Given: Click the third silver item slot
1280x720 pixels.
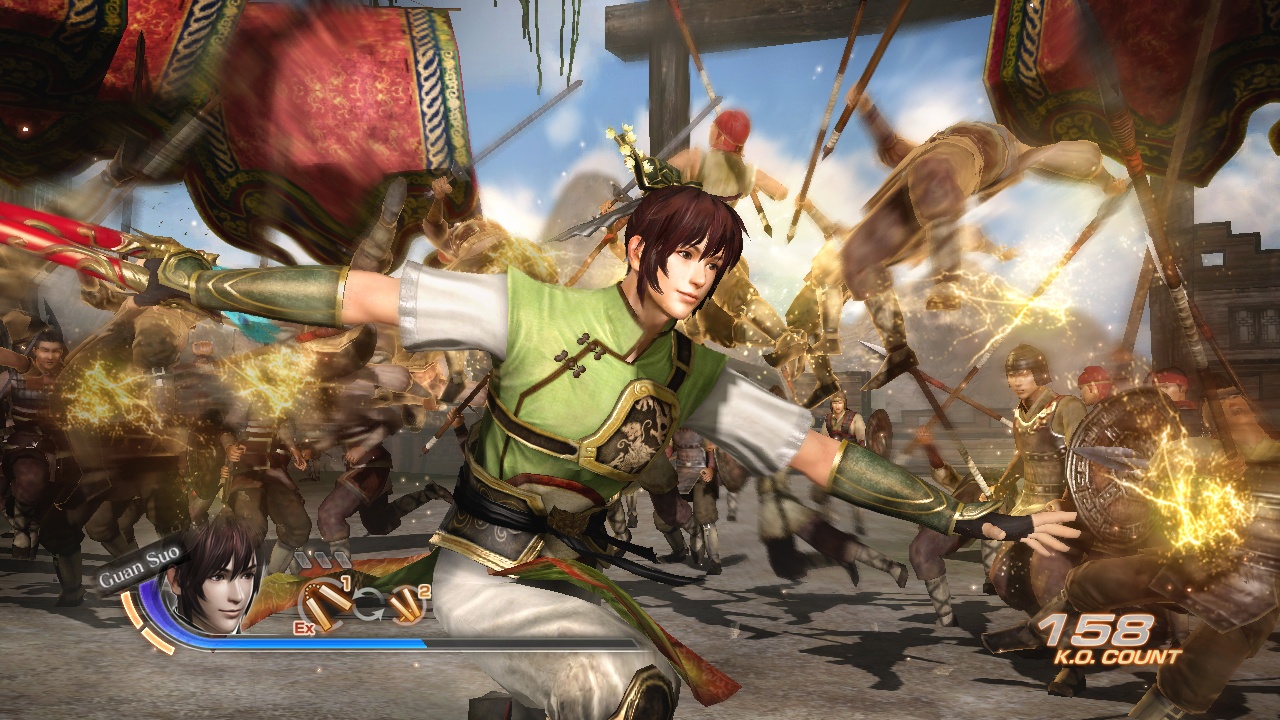Looking at the screenshot, I should click(x=341, y=558).
